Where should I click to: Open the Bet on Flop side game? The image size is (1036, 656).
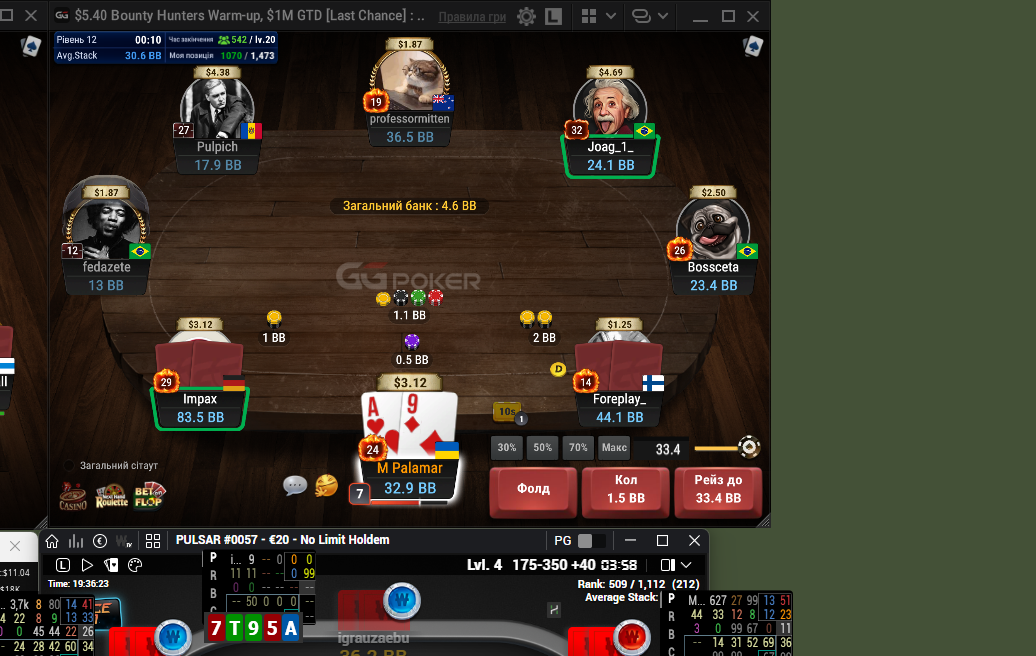click(149, 494)
